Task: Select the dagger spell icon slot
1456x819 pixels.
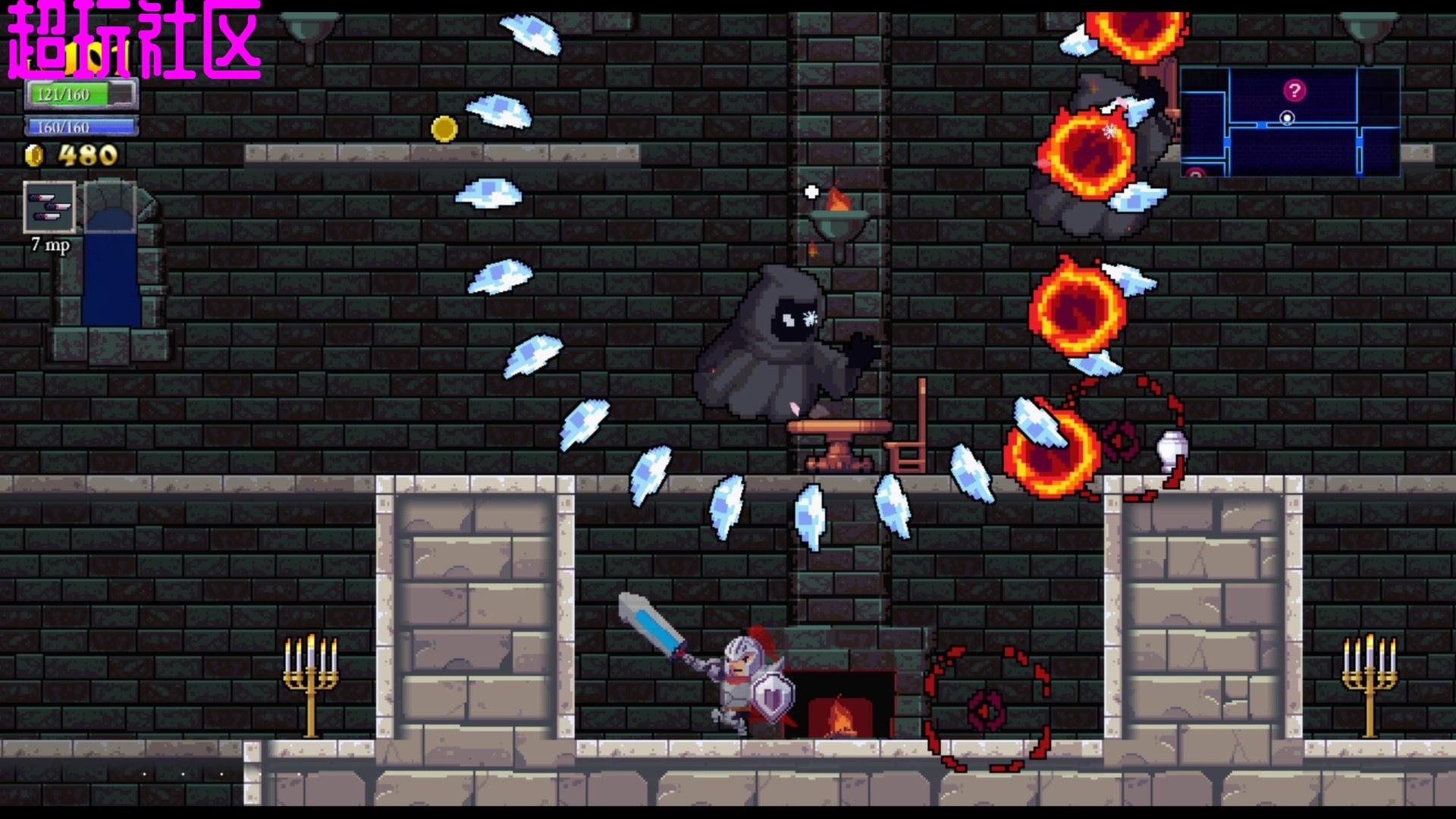Action: coord(49,206)
